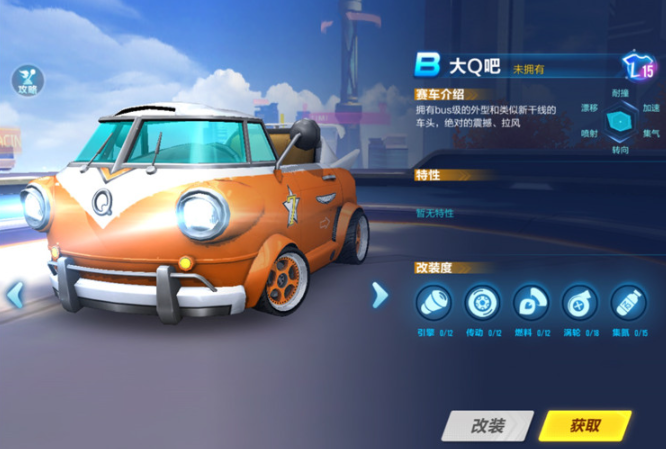Screen dimensions: 666x449
Task: Choose the 燃料 fuel upgrade icon
Action: 530,303
